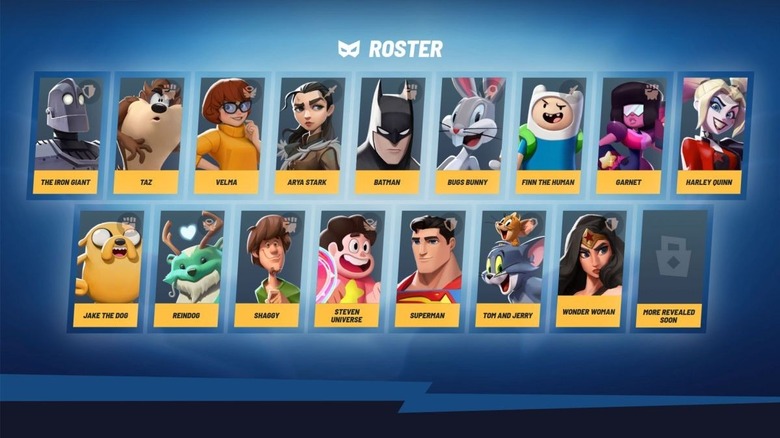Select the Arya Stark card
This screenshot has width=780, height=438.
309,135
